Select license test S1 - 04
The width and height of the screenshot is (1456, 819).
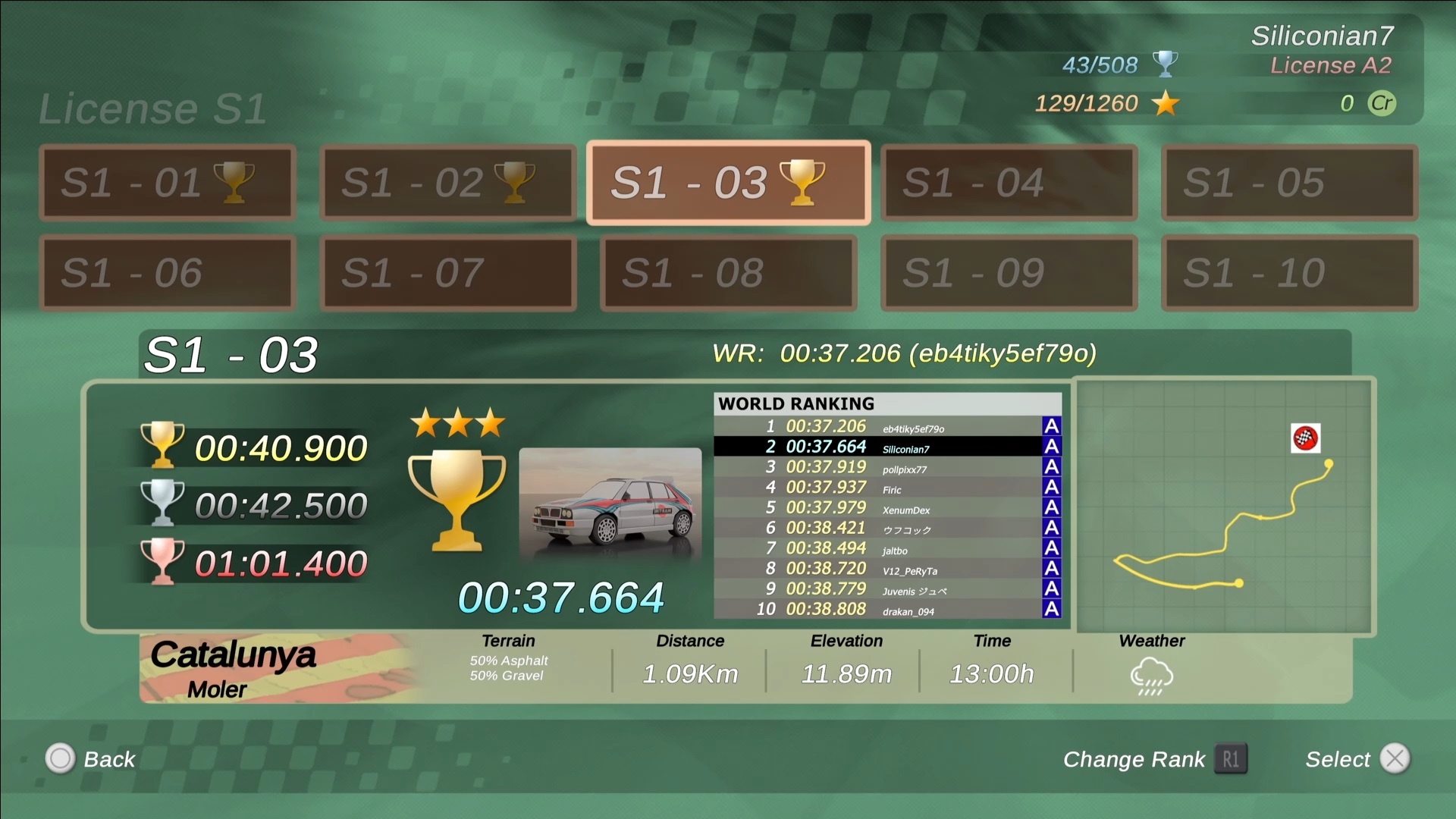click(x=1009, y=183)
